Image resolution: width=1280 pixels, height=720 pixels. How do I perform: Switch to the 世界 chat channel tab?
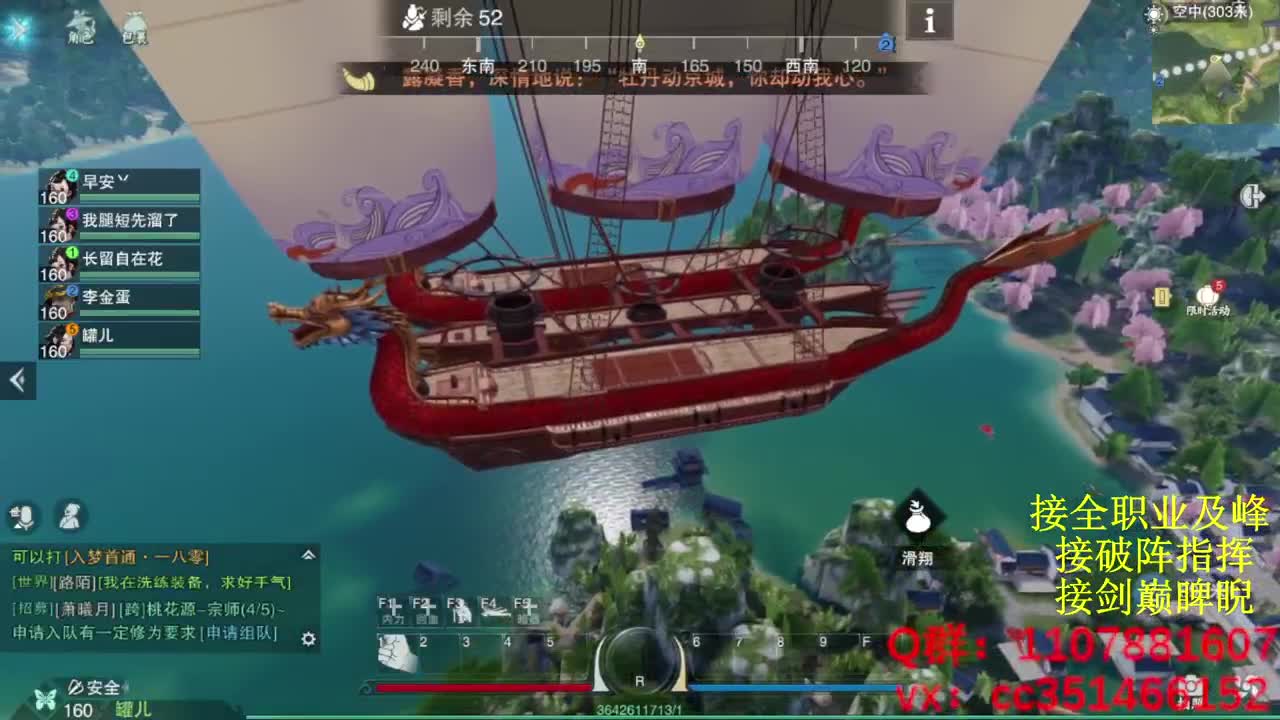coord(30,582)
